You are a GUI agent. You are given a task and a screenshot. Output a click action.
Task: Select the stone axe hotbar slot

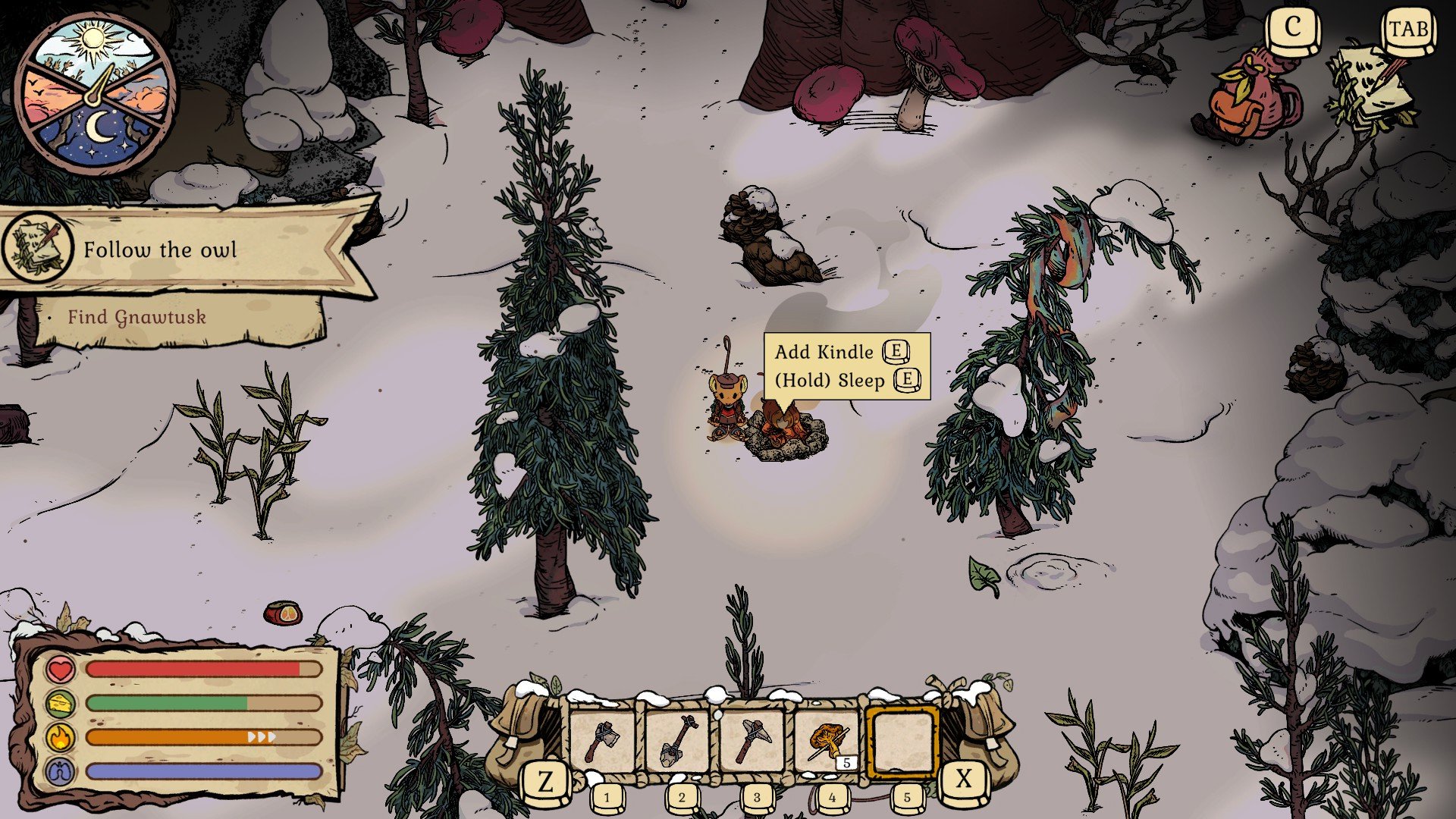(x=603, y=741)
